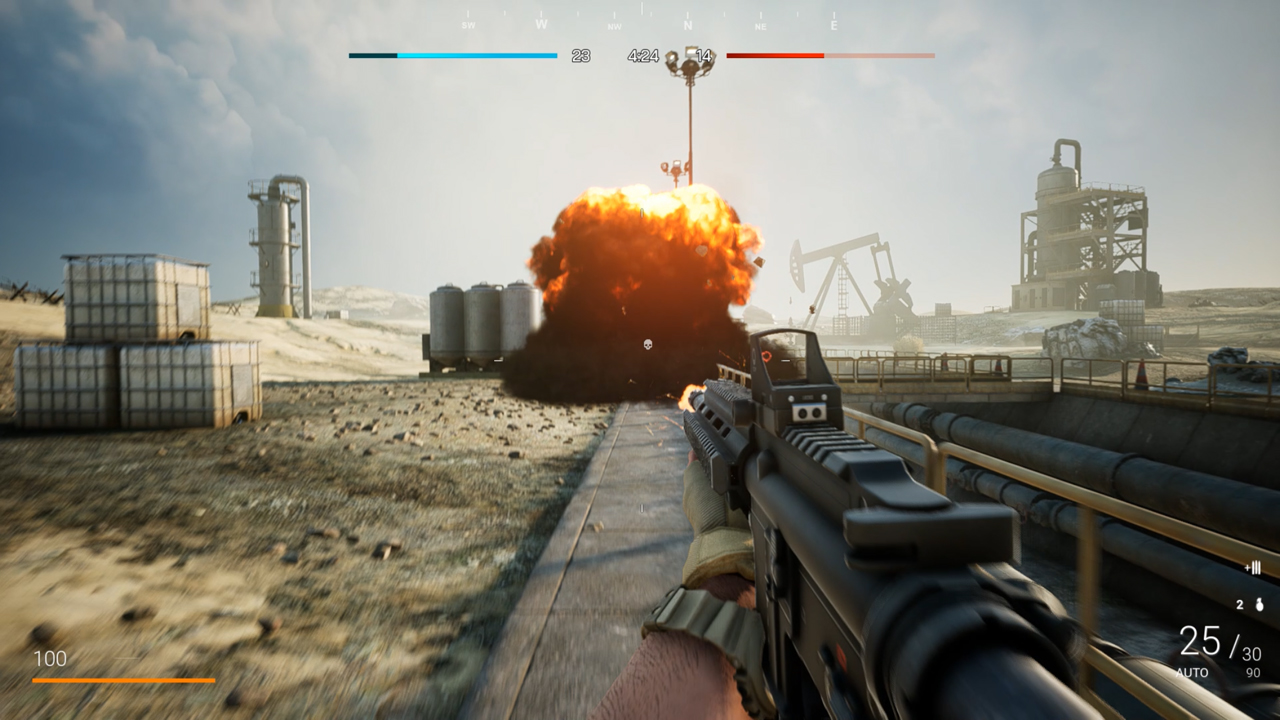Click the match timer showing 4:24
The height and width of the screenshot is (720, 1280).
pyautogui.click(x=643, y=55)
